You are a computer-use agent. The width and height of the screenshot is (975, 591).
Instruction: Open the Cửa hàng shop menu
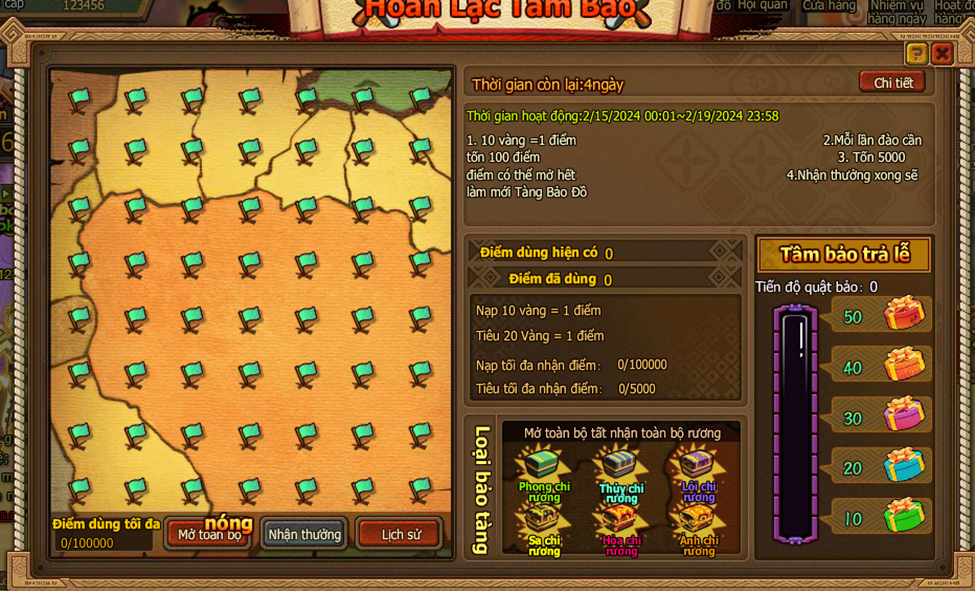[829, 6]
